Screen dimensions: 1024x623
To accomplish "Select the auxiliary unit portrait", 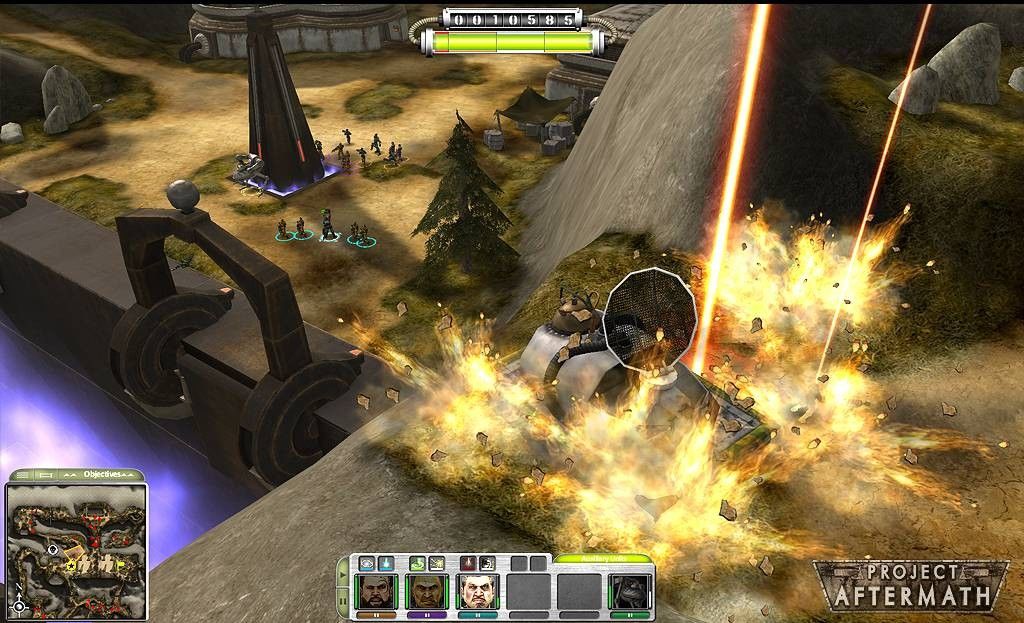I will click(631, 591).
